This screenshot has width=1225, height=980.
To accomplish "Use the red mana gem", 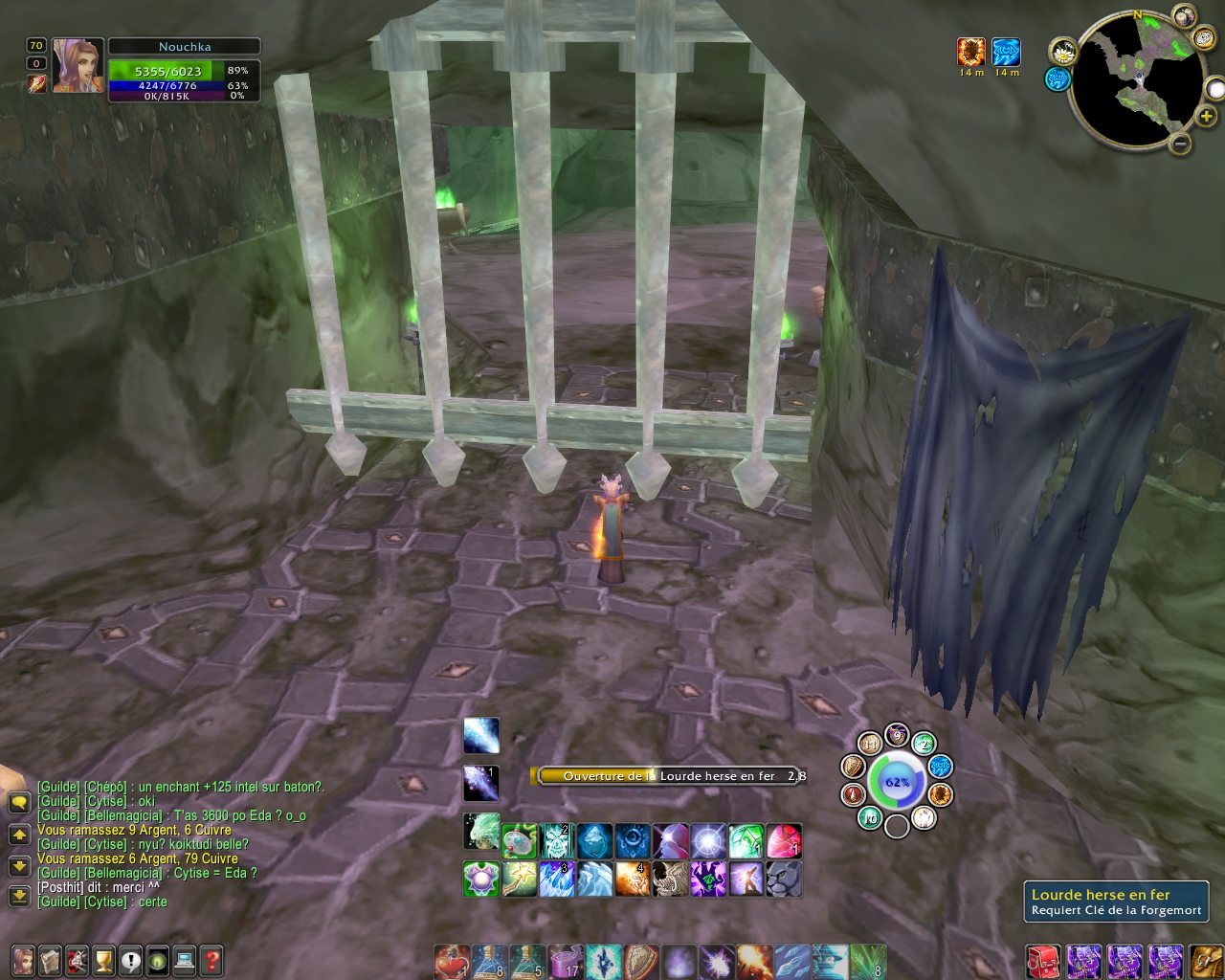I will tap(784, 841).
